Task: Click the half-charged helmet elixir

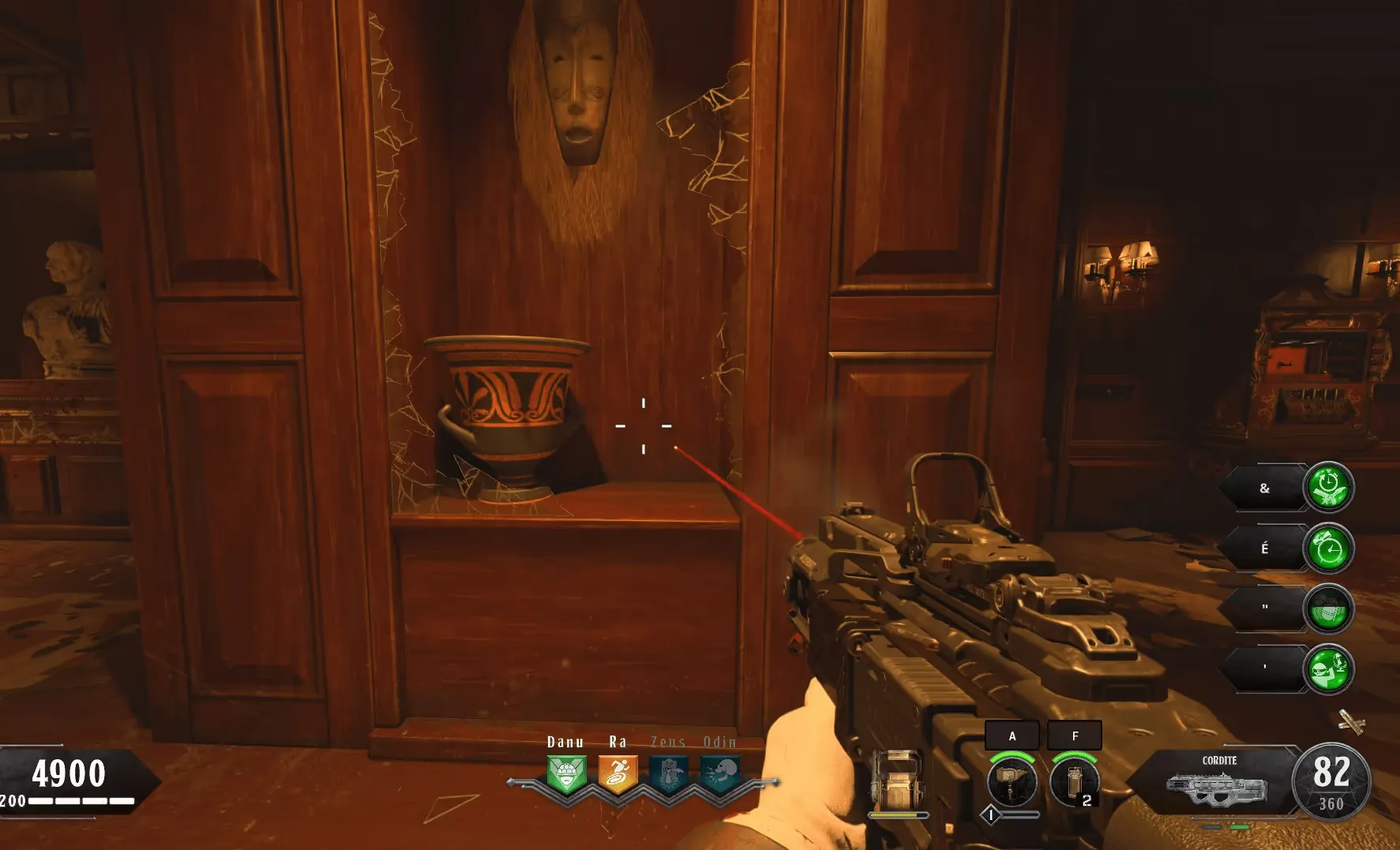Action: click(1328, 608)
